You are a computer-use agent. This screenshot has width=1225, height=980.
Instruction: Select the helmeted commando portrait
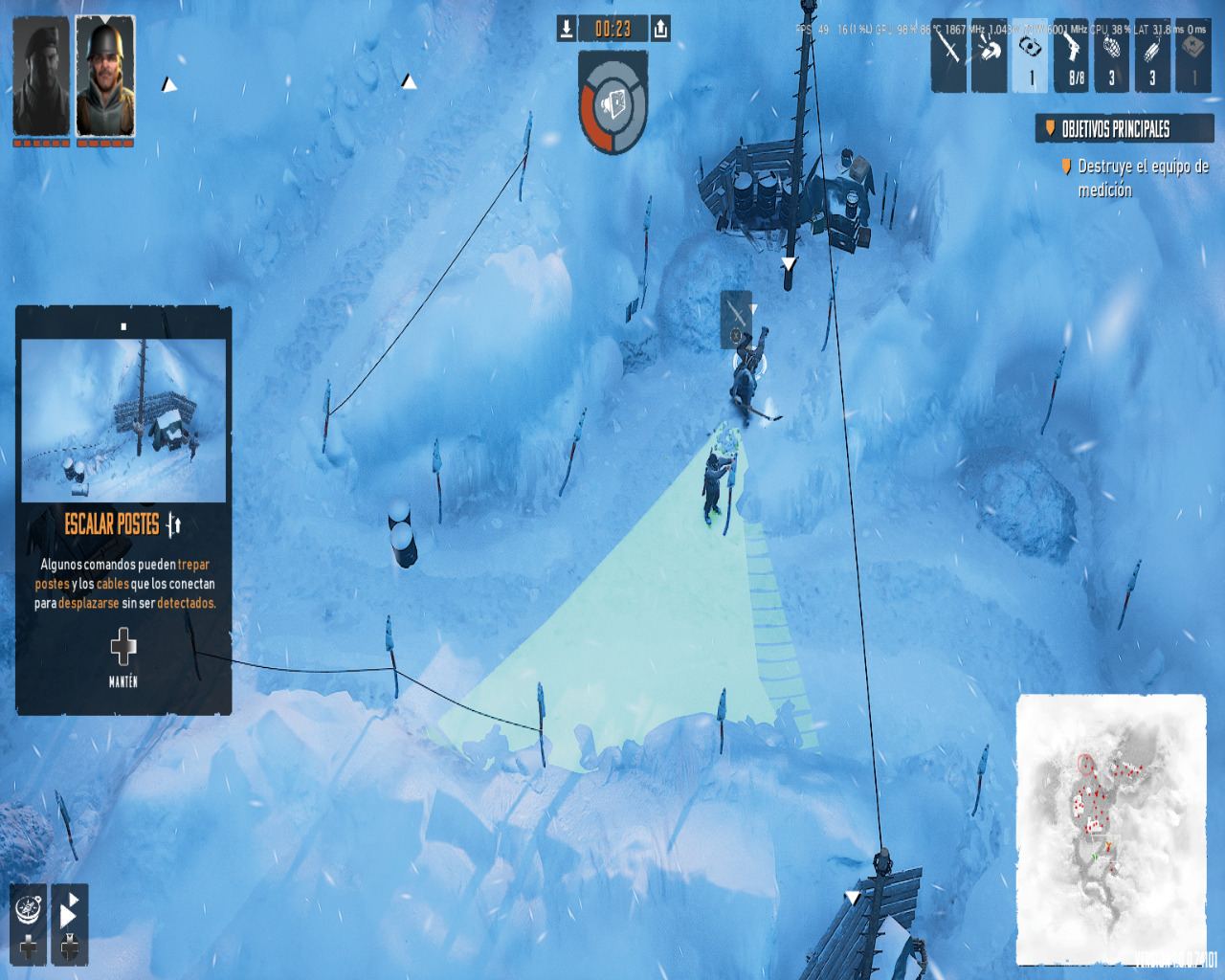(105, 77)
